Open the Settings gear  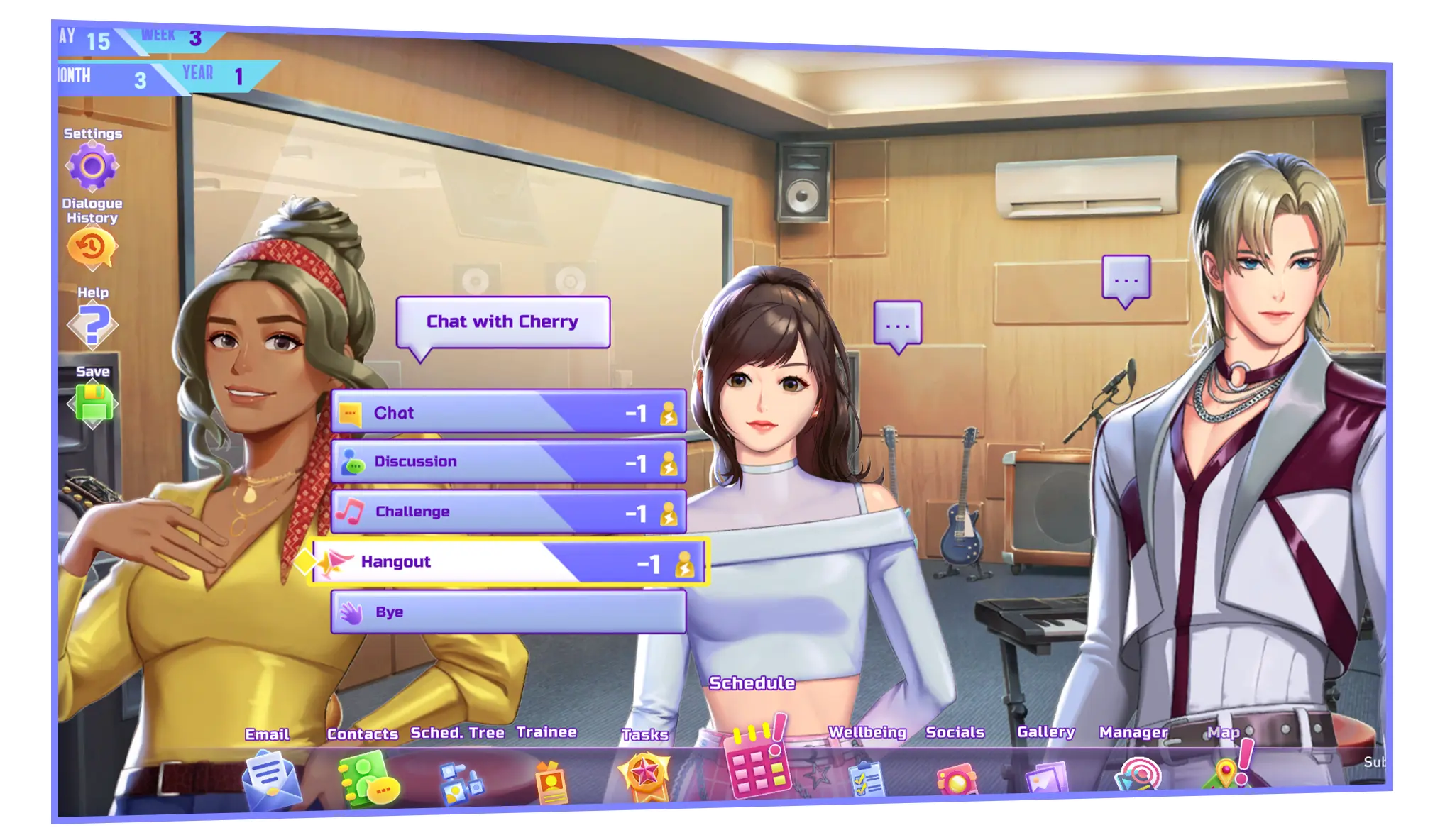coord(92,167)
